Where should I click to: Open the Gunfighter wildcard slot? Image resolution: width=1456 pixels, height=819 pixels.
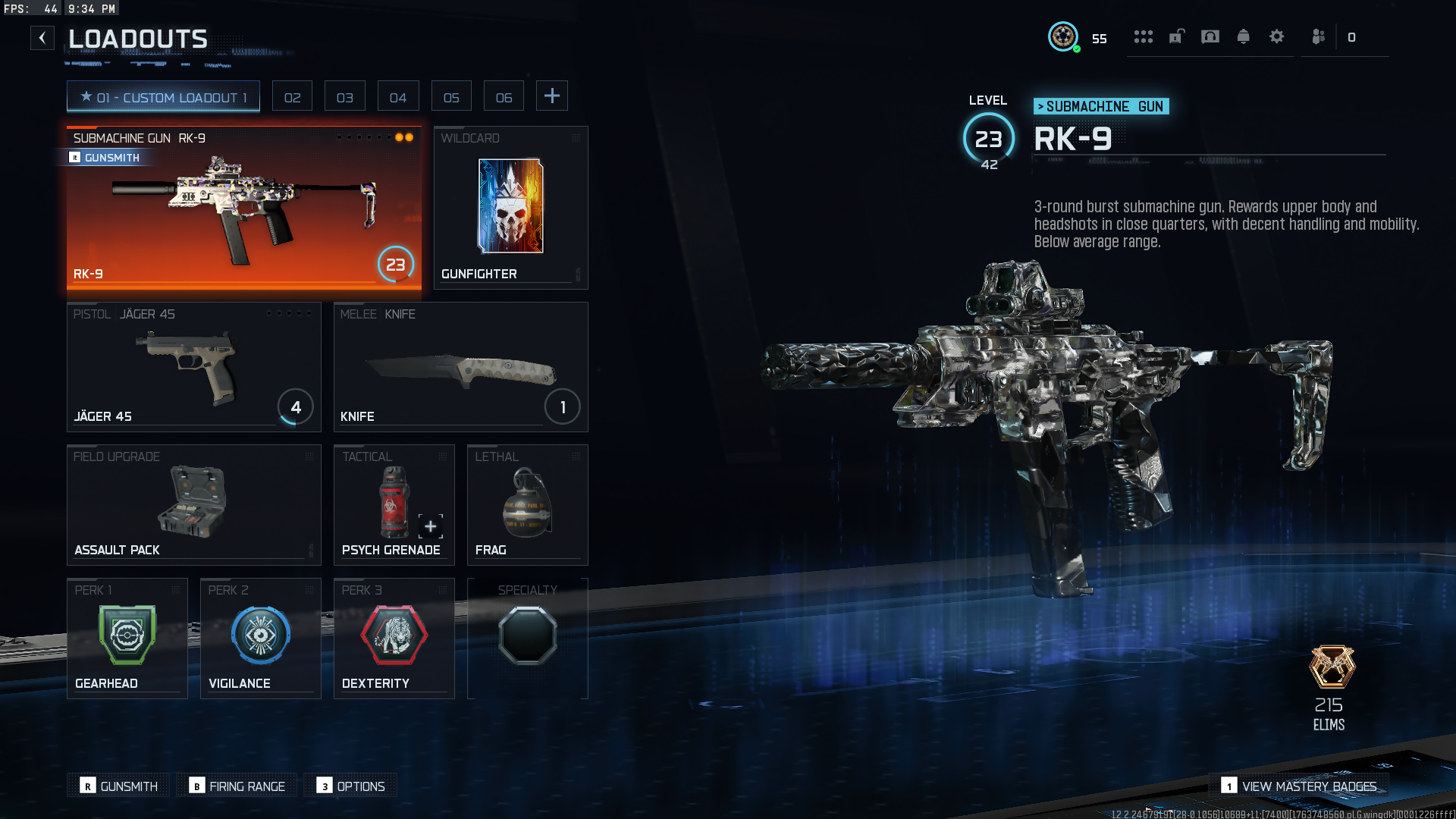[510, 208]
